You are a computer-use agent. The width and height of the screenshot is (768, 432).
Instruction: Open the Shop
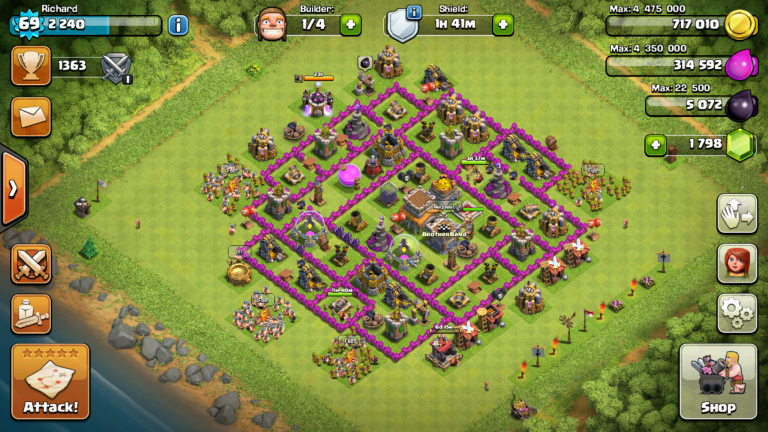(x=717, y=381)
